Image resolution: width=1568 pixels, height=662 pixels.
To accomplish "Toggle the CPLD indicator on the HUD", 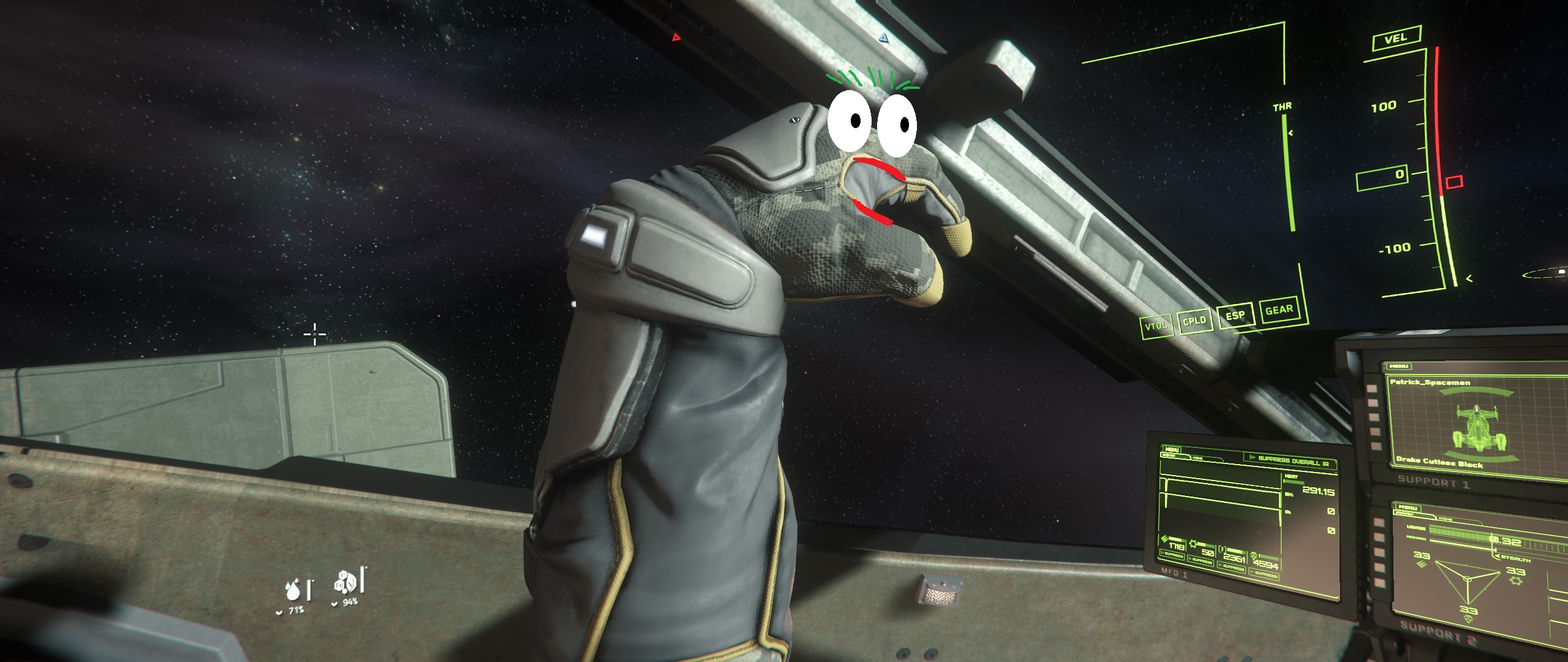I will 1194,321.
